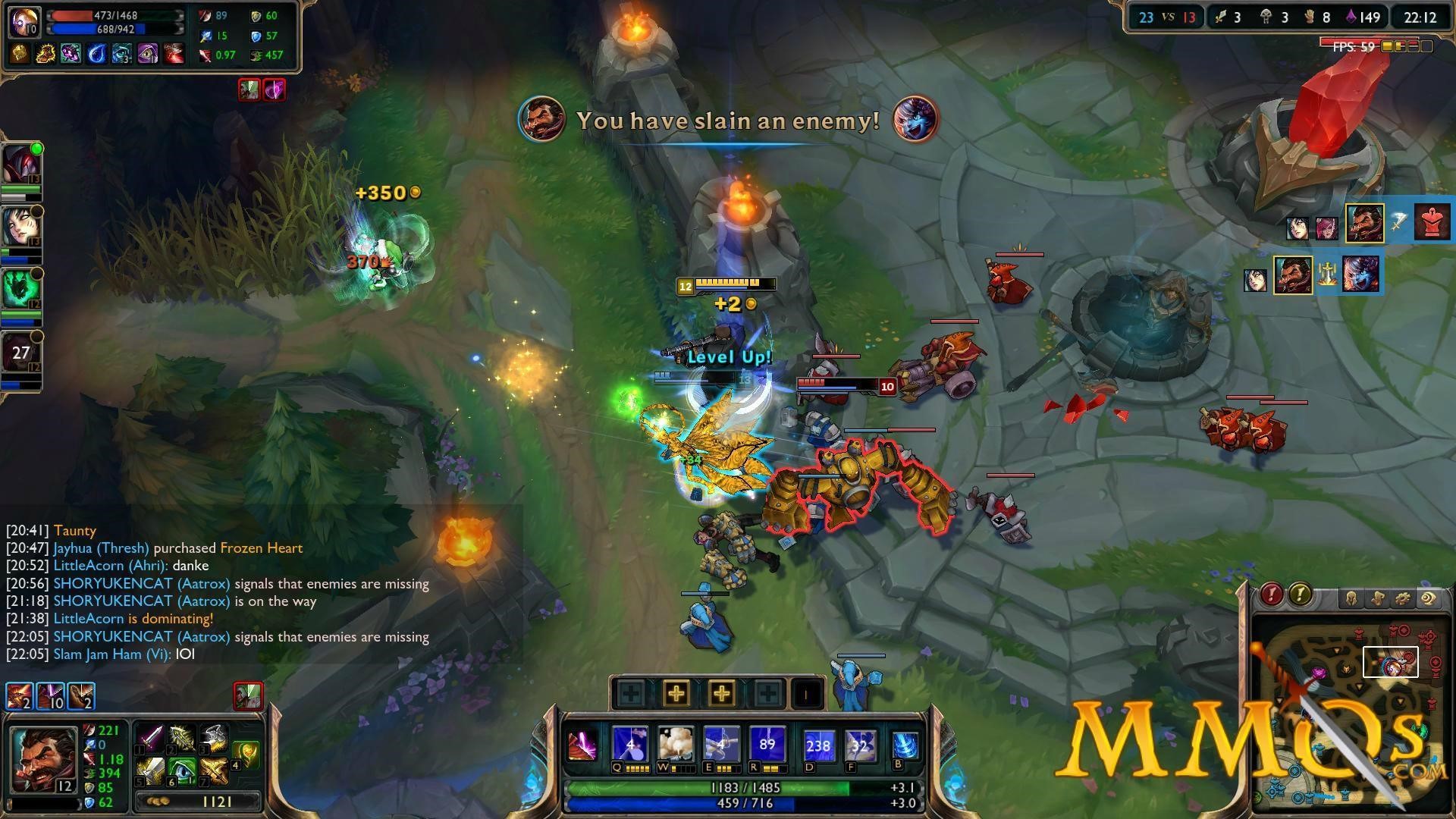The height and width of the screenshot is (819, 1456).
Task: Click the second summoner spell (F) icon
Action: coord(860,745)
